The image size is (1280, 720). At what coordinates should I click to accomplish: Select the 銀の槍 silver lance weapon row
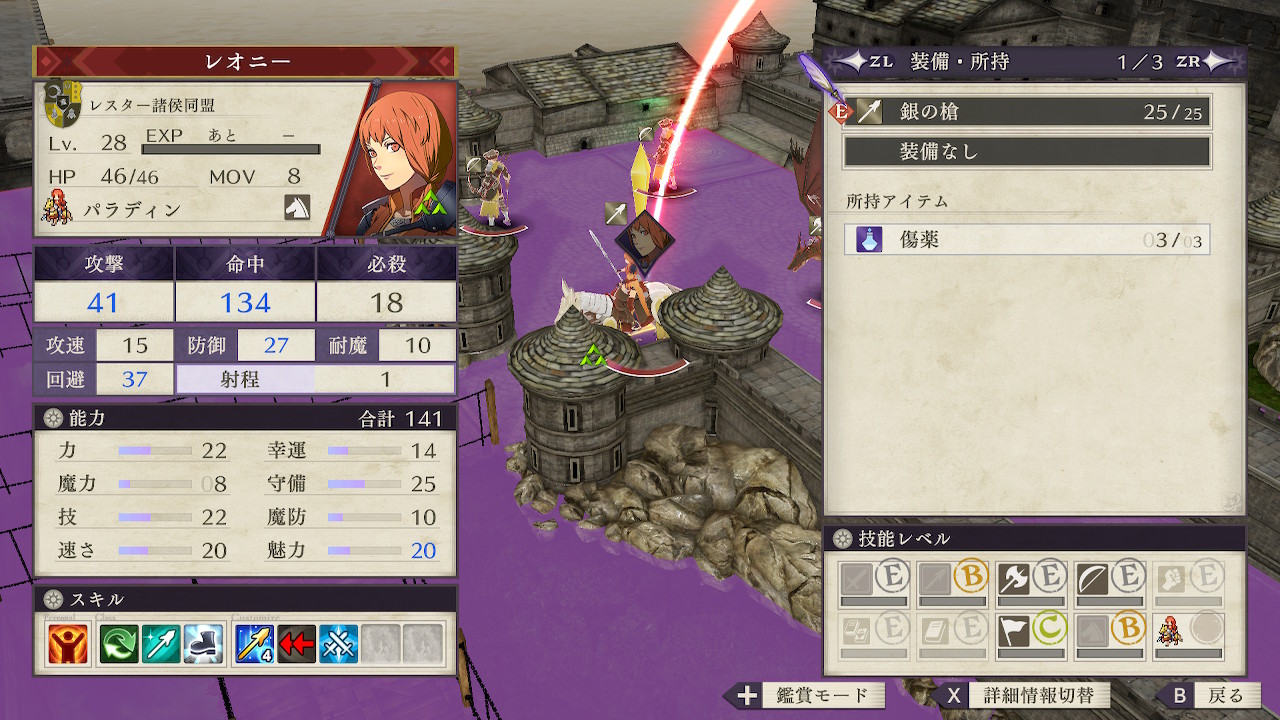coord(1027,112)
